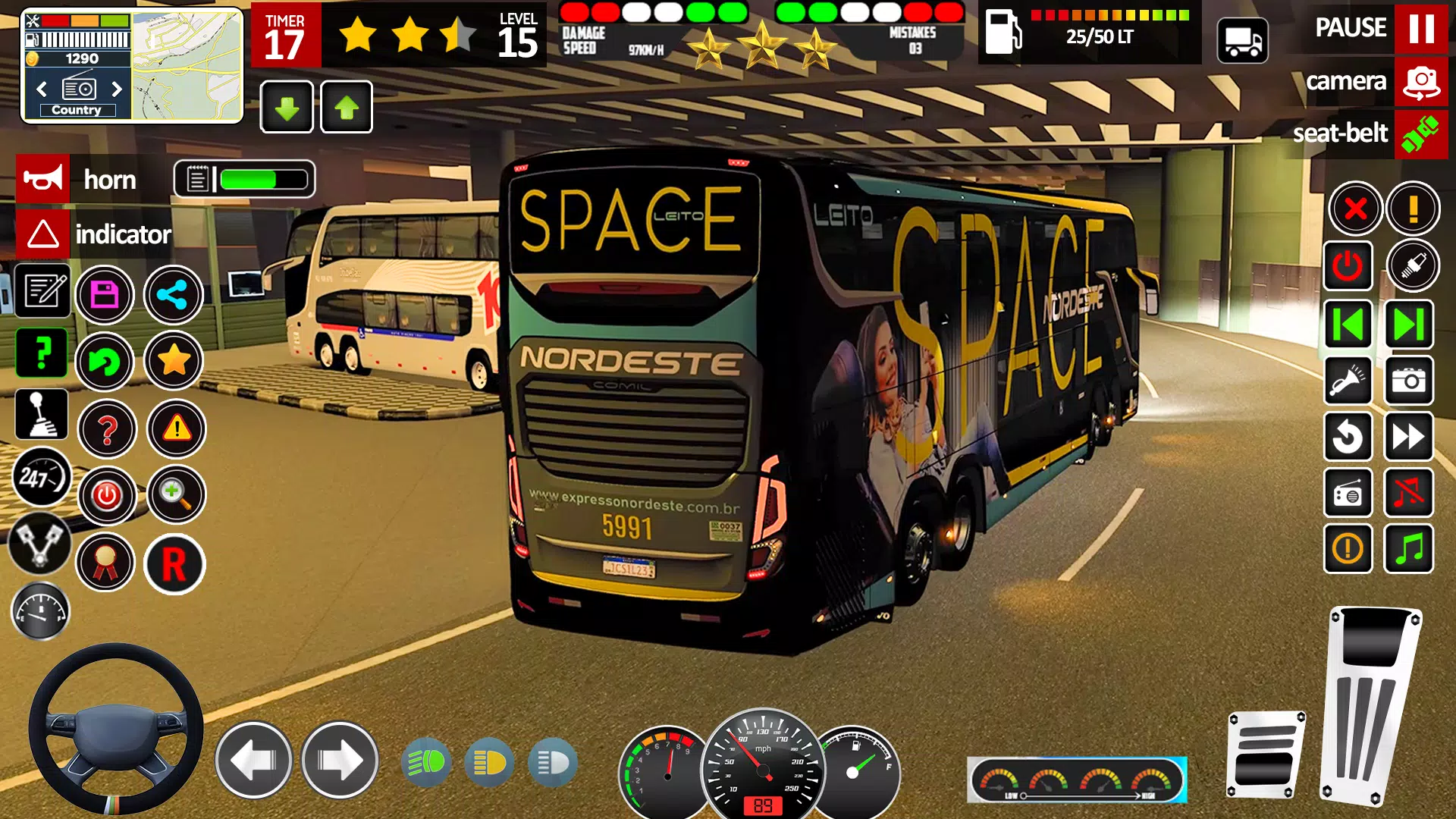Tap the green up arrow button
This screenshot has width=1456, height=819.
click(x=347, y=108)
